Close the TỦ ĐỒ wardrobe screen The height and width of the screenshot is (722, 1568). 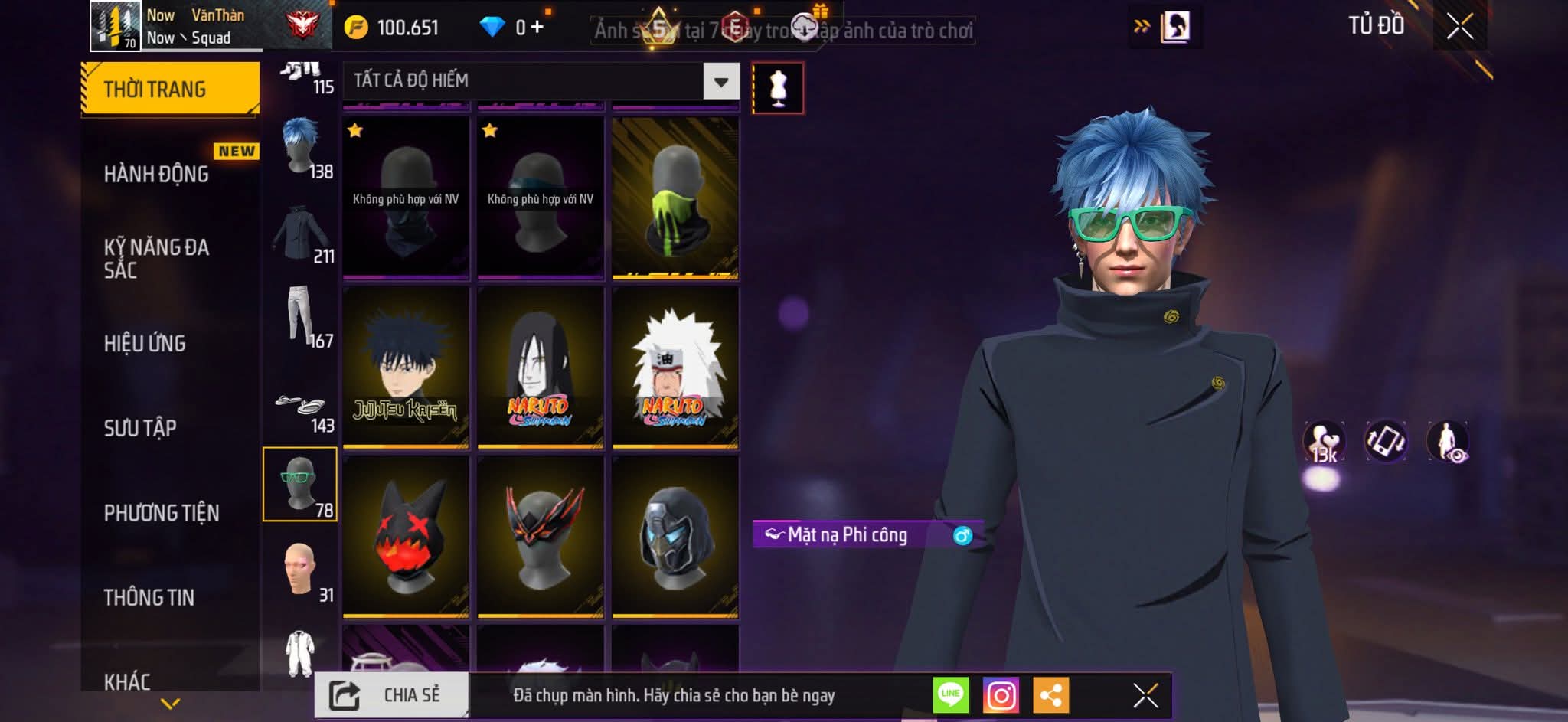click(x=1459, y=27)
